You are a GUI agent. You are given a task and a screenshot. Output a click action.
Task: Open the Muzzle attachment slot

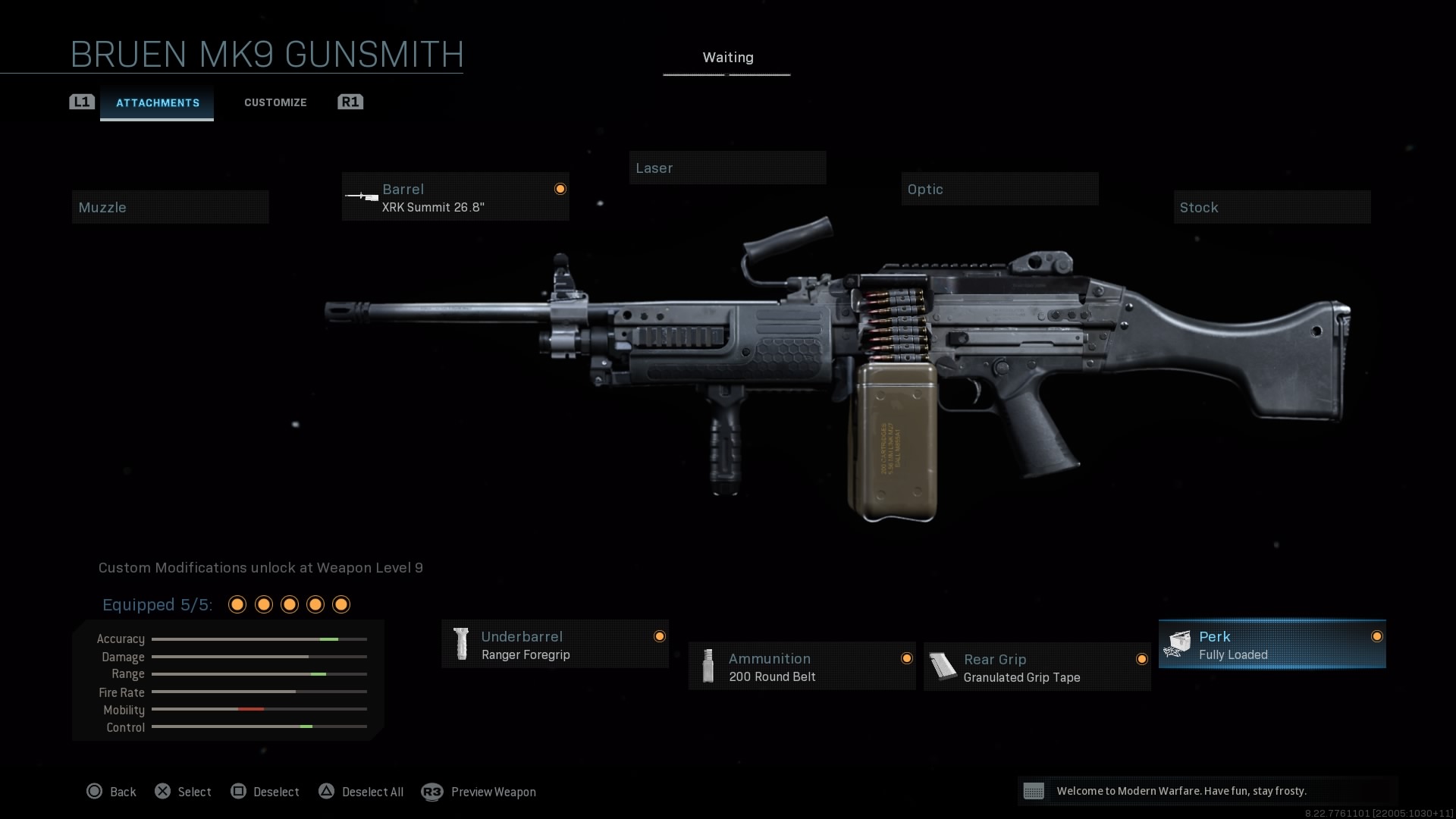[x=170, y=207]
